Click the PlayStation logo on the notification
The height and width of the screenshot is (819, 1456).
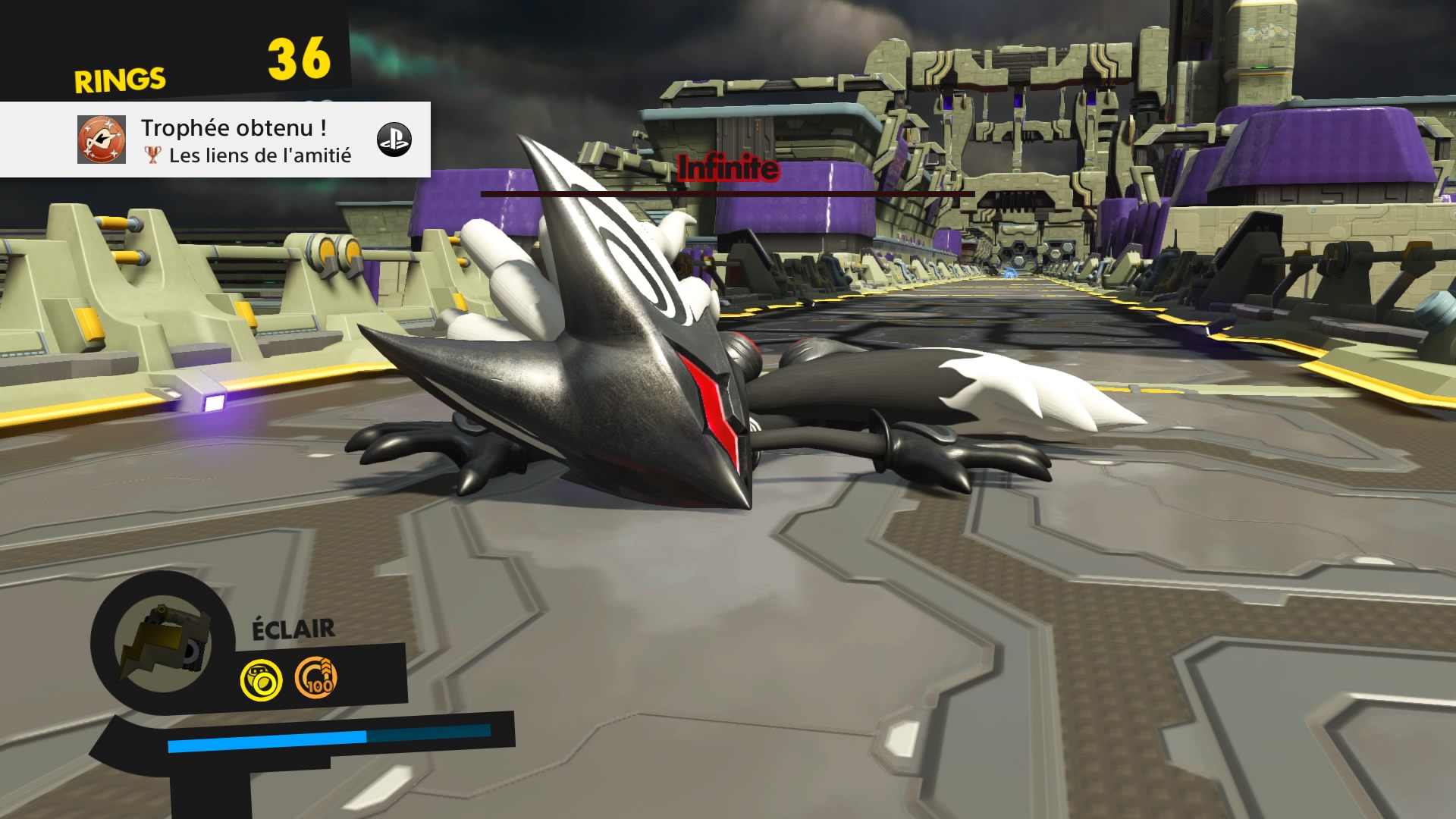394,140
